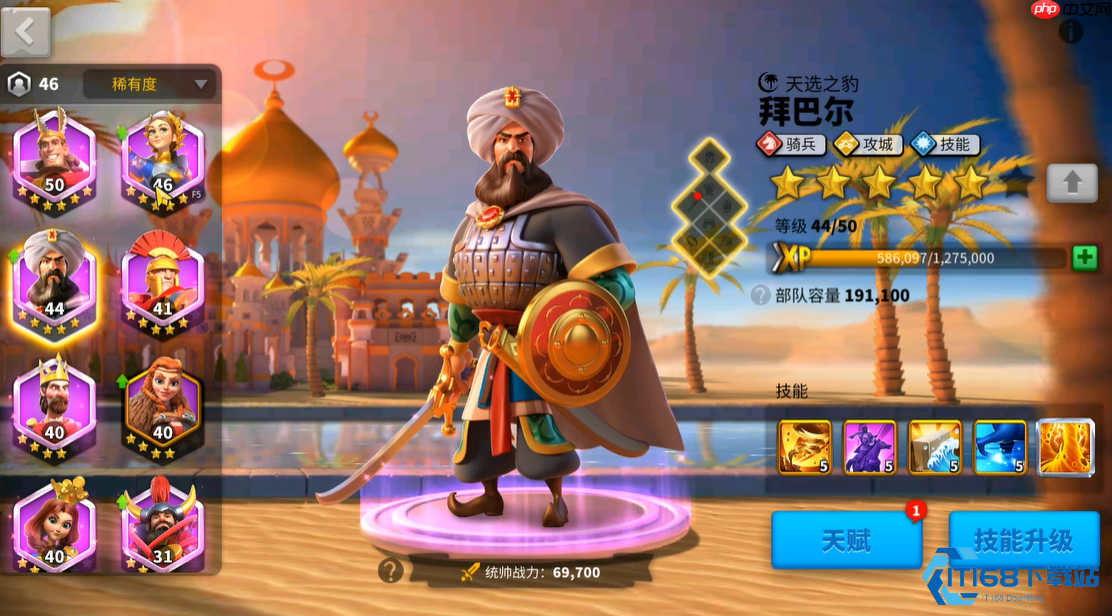Click the star upgrade arrow button
Image resolution: width=1112 pixels, height=616 pixels.
[x=1072, y=183]
